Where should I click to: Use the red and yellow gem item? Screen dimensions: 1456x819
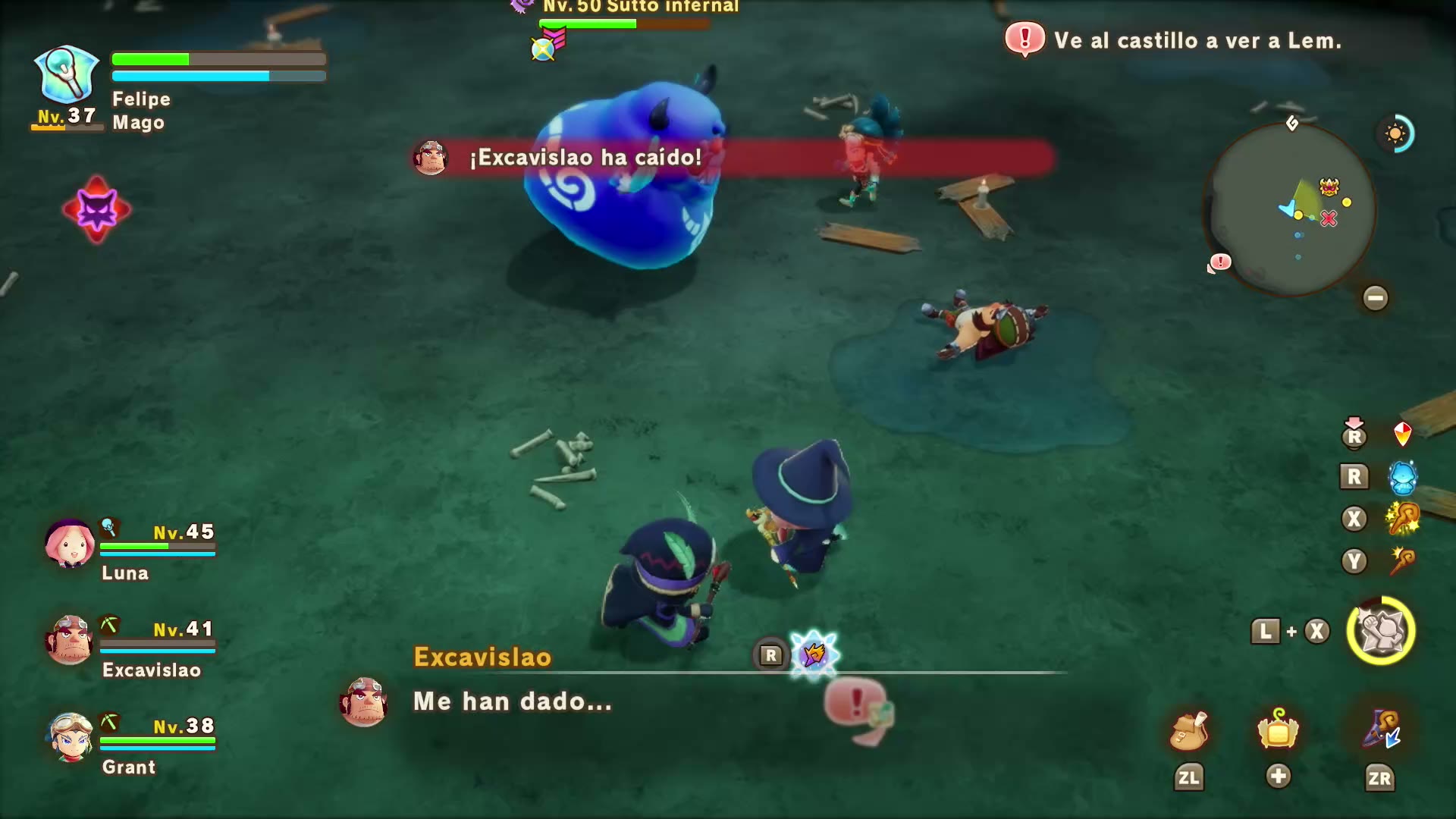tap(1402, 434)
